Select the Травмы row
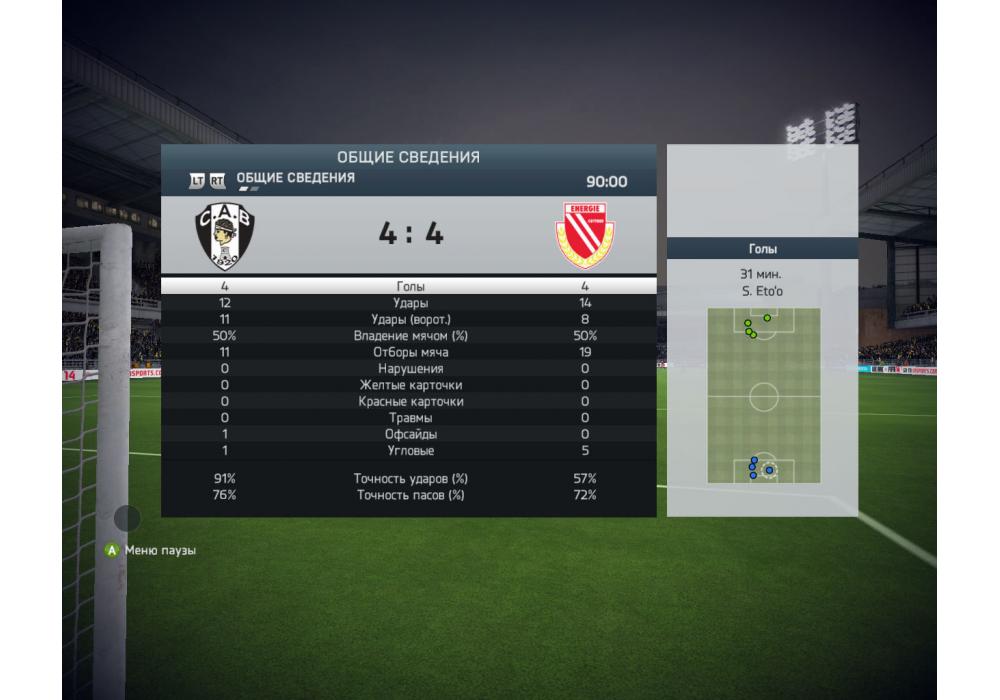Image resolution: width=1000 pixels, height=700 pixels. (x=409, y=418)
